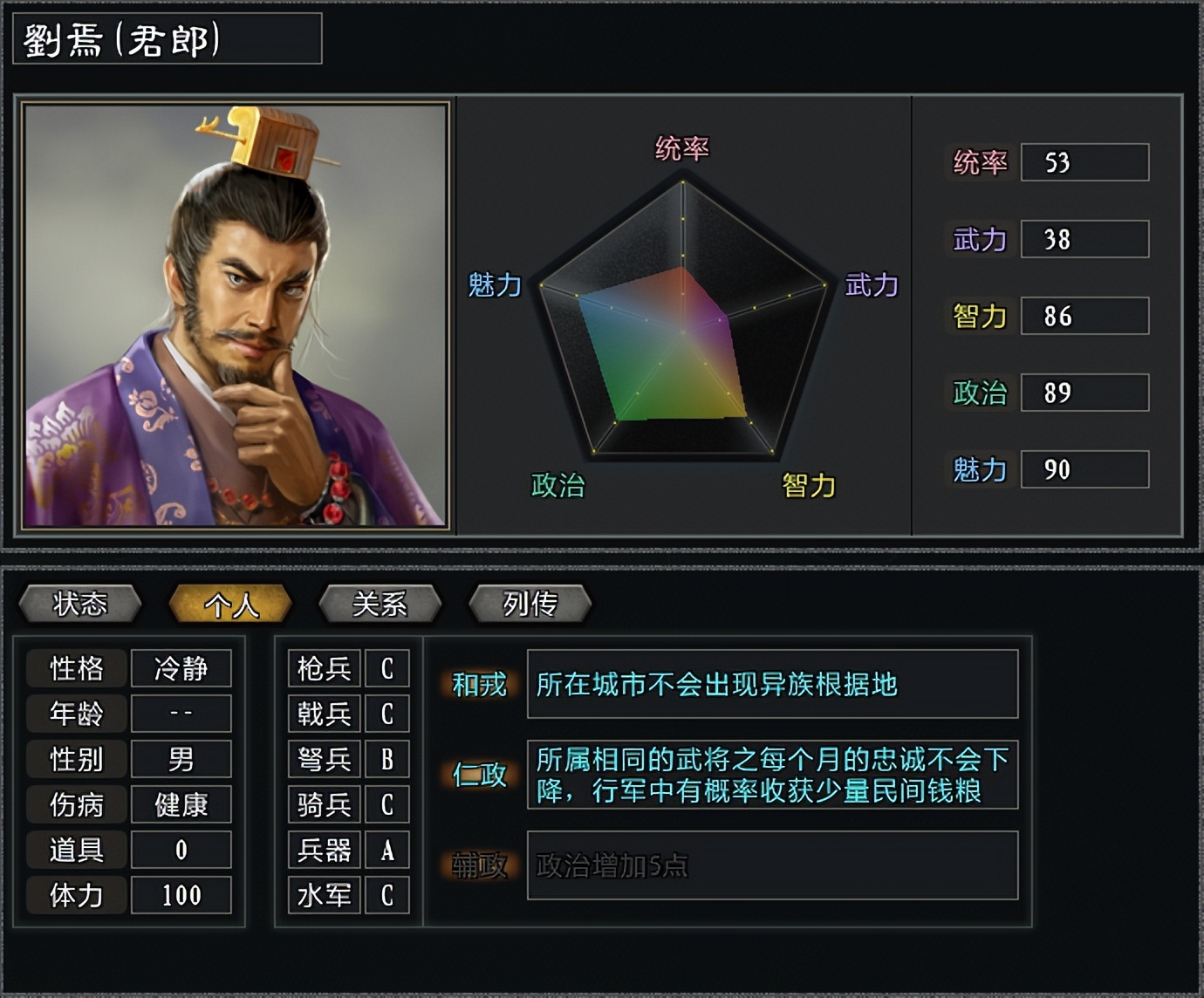Select the 仁政 skill badge

(479, 776)
